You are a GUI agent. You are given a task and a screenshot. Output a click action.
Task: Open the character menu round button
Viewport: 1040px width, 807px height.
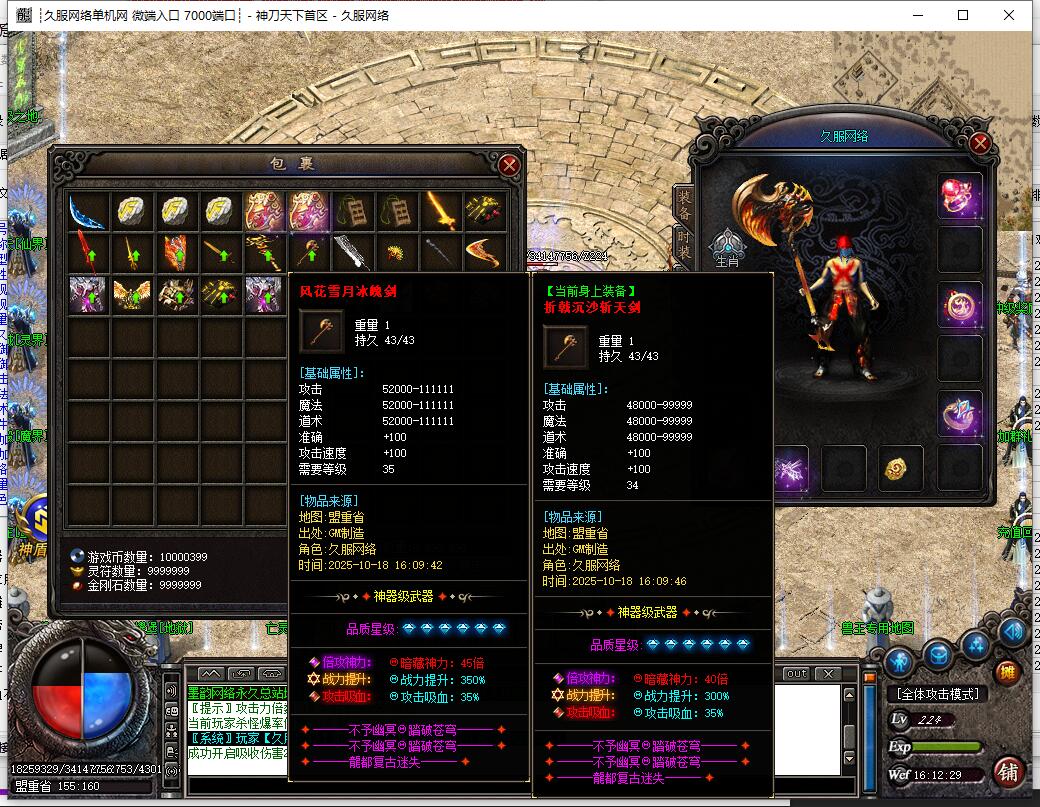point(900,660)
